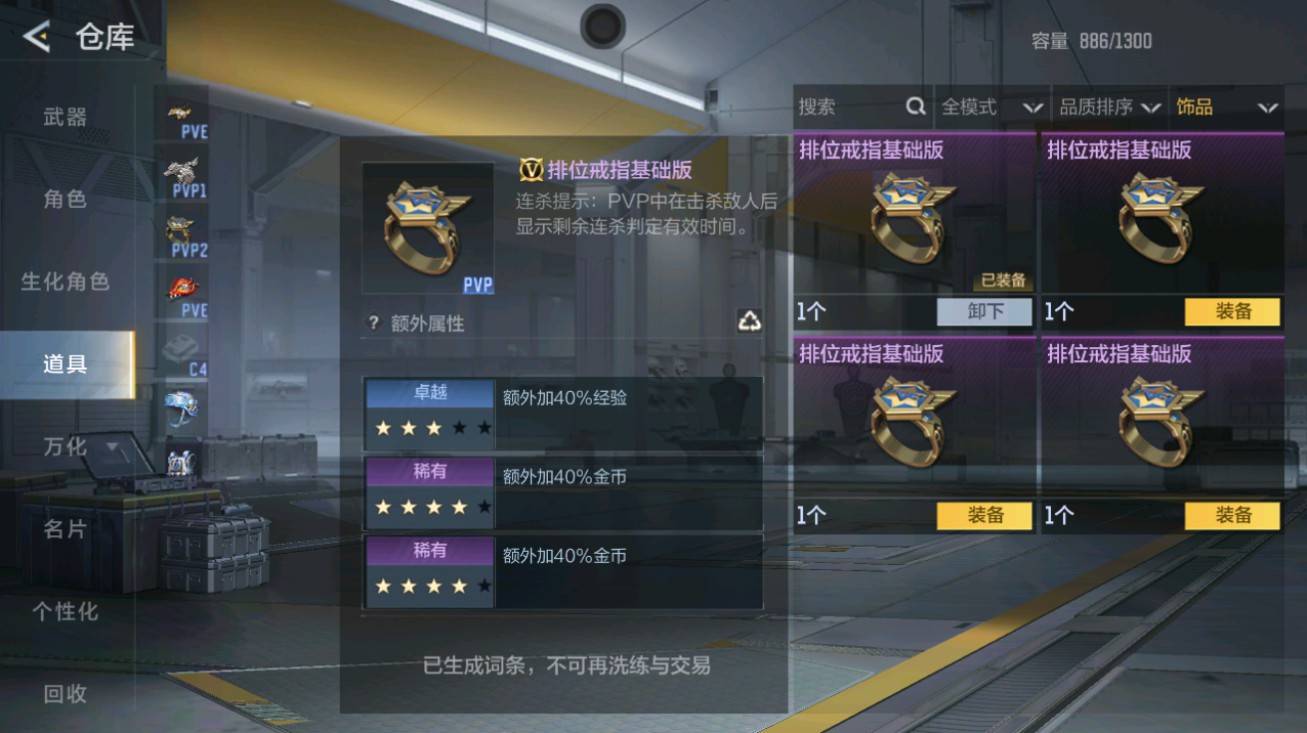Image resolution: width=1307 pixels, height=733 pixels.
Task: Click the search magnifier icon
Action: click(916, 106)
